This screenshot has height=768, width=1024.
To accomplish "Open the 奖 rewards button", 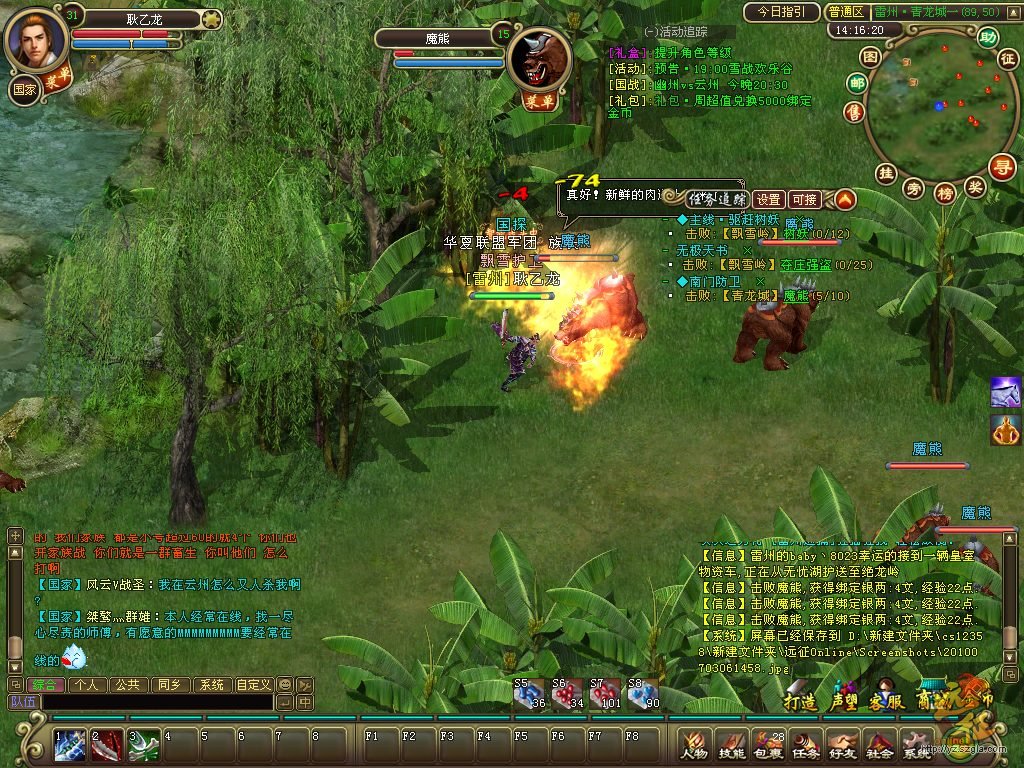I will (975, 186).
